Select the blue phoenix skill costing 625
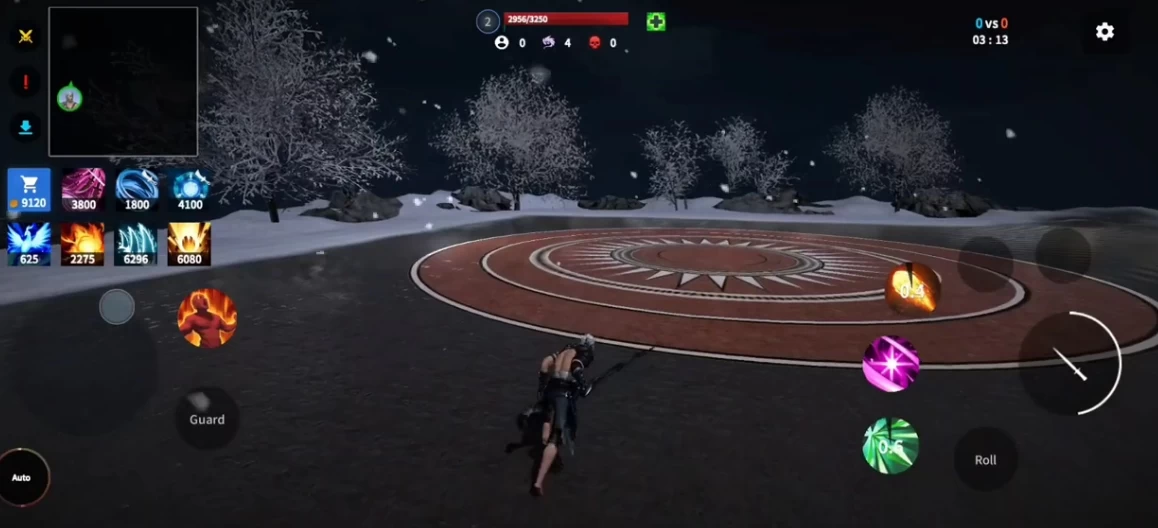Image resolution: width=1158 pixels, height=528 pixels. (29, 243)
